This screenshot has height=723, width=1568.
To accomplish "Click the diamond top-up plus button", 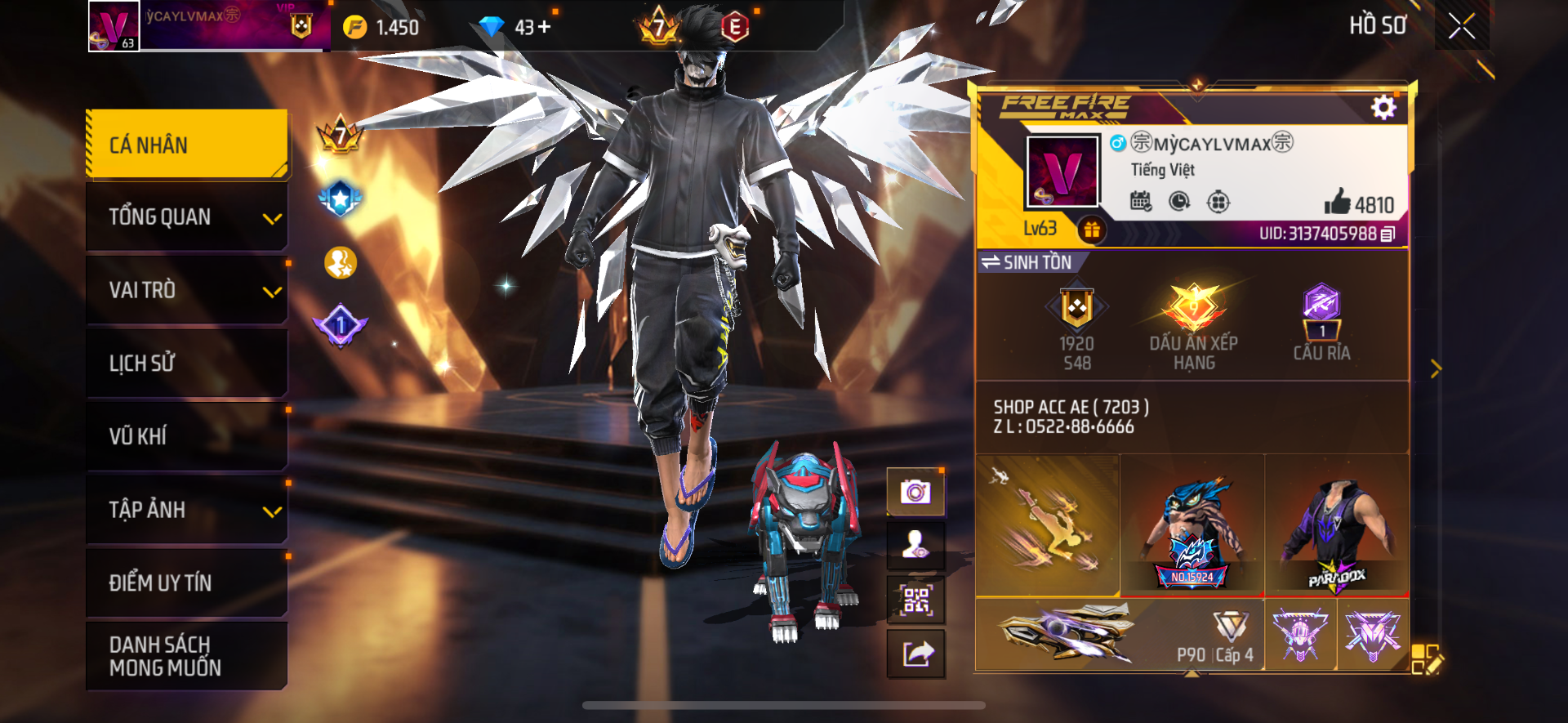I will [x=544, y=27].
